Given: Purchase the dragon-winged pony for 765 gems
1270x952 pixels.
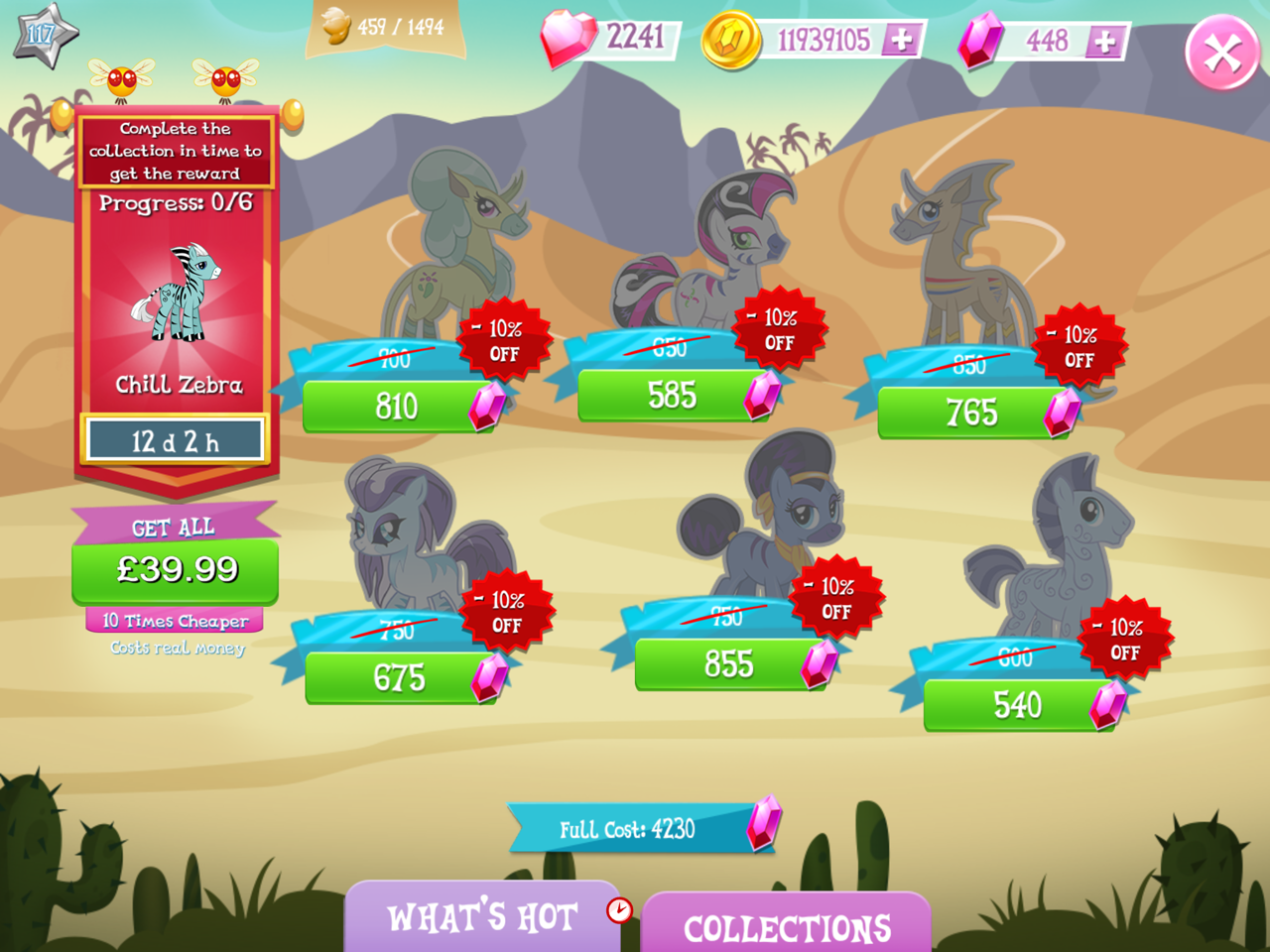Looking at the screenshot, I should click(x=972, y=412).
